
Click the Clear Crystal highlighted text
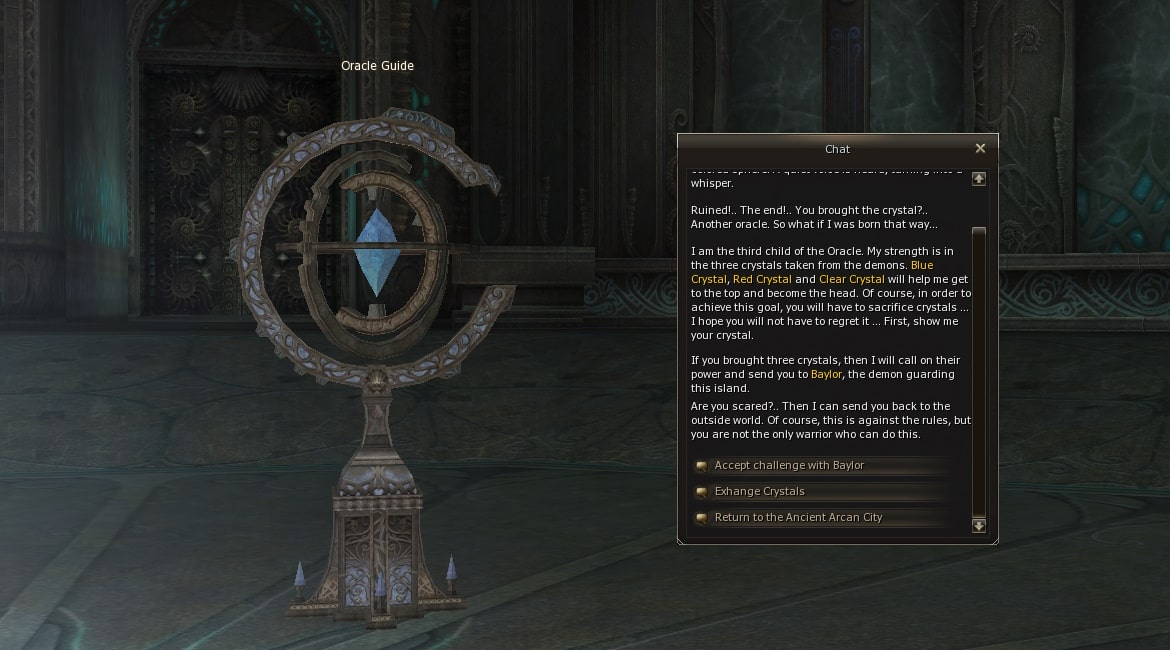(x=851, y=280)
